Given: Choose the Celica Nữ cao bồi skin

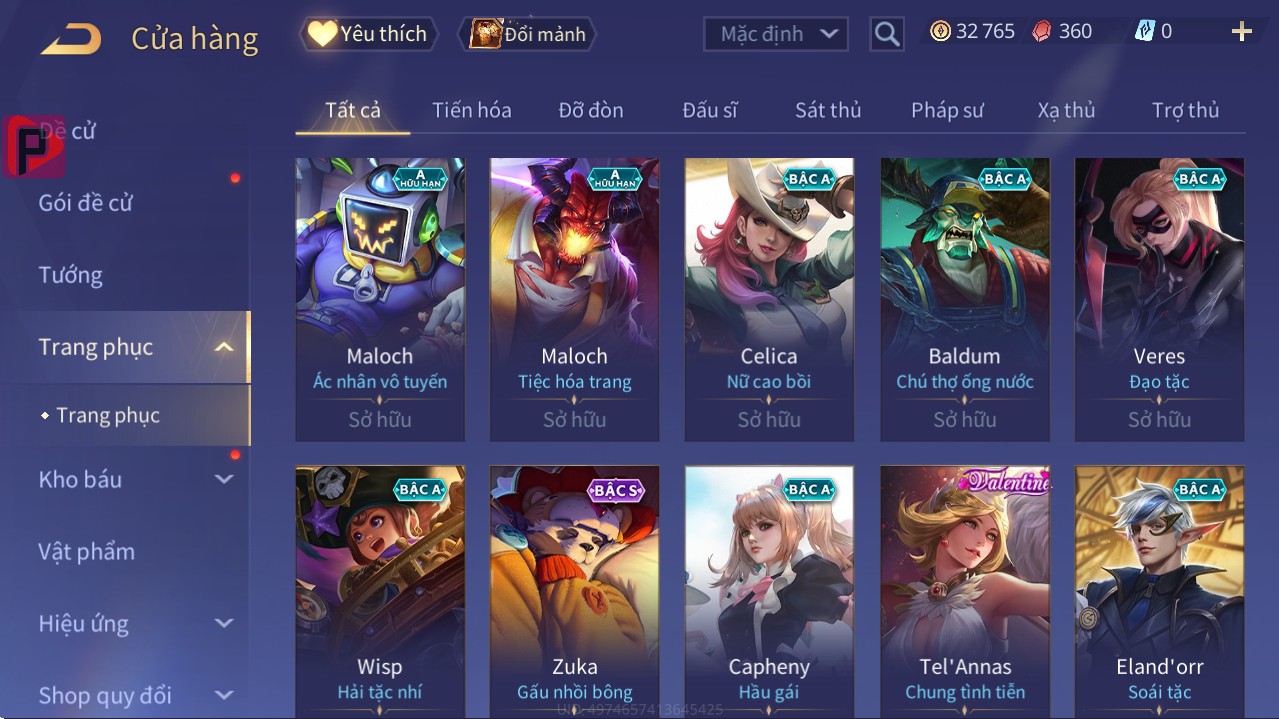Looking at the screenshot, I should click(769, 298).
